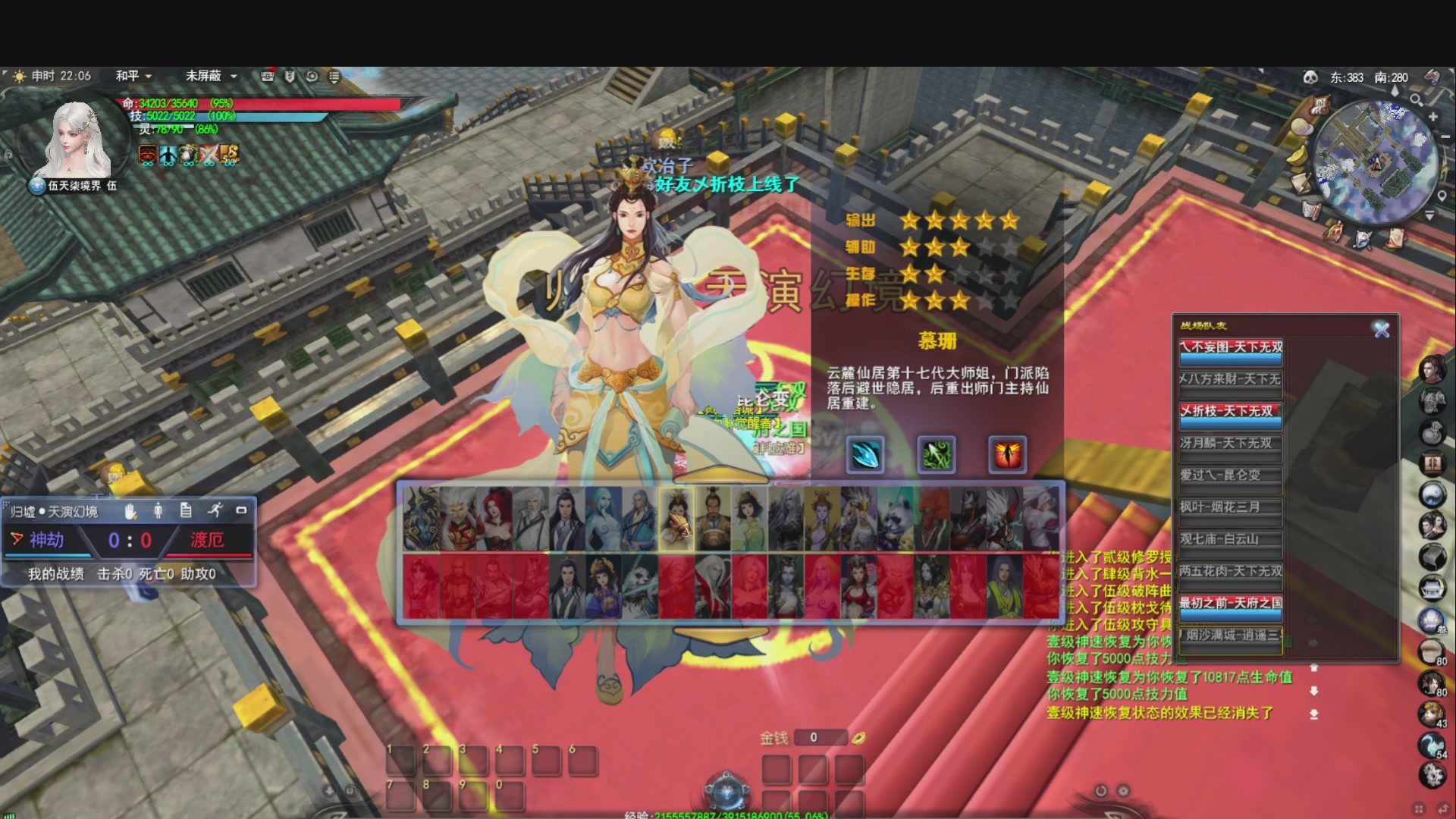Select the red phoenix skill icon
The width and height of the screenshot is (1456, 819).
(x=1007, y=454)
